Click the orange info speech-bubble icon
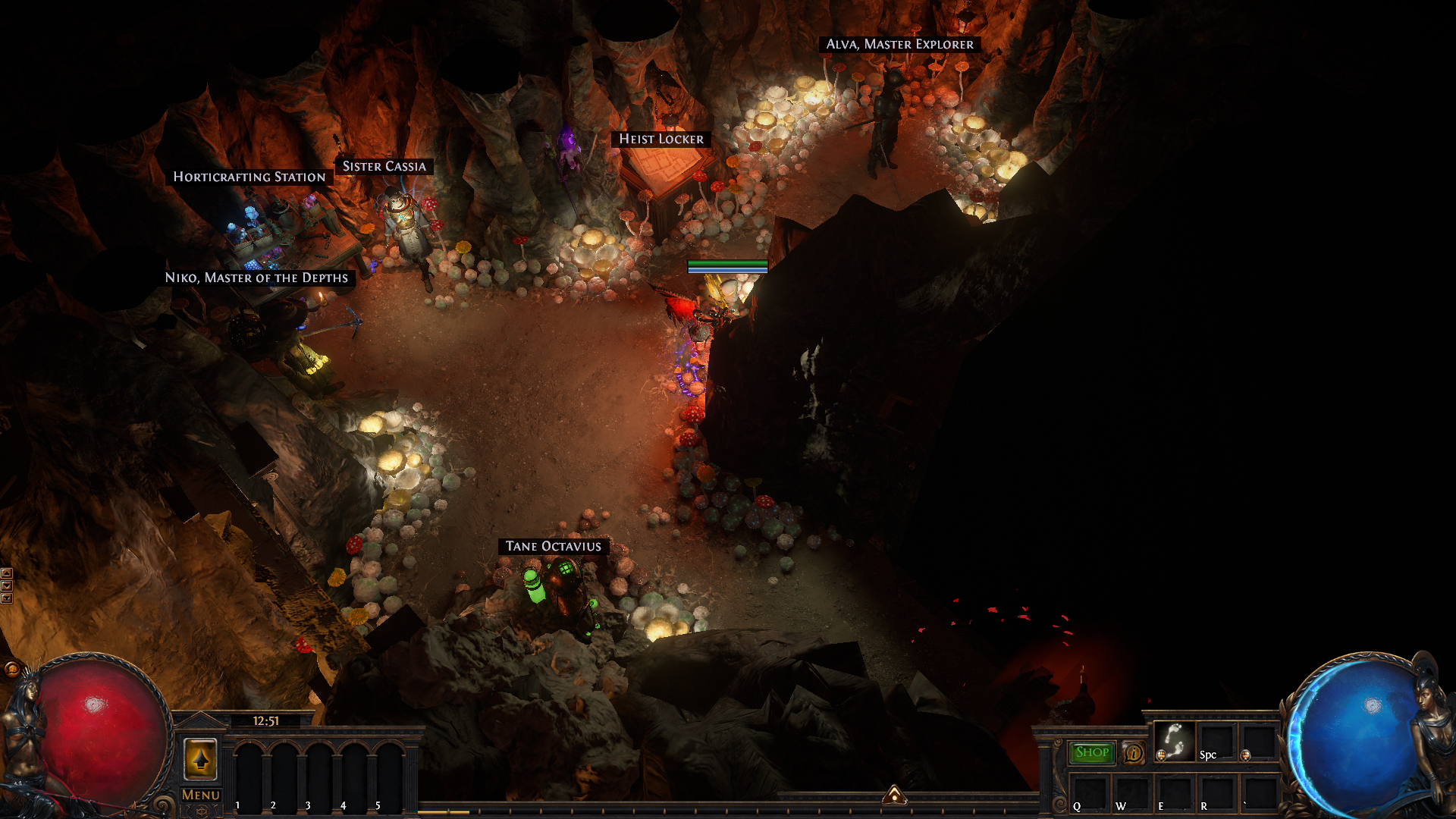 pos(1134,752)
